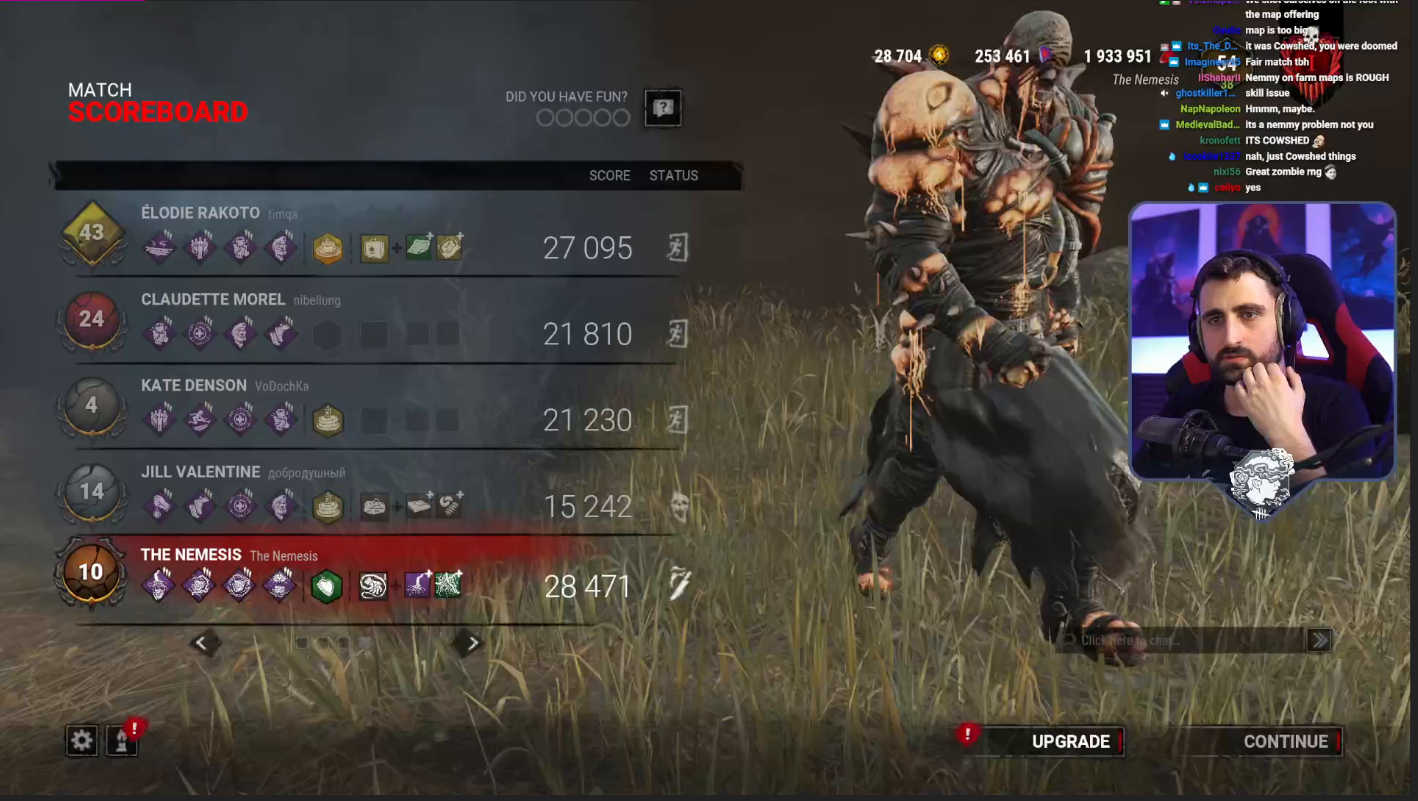This screenshot has height=801, width=1418.
Task: Show the next scoreboard page arrow
Action: (473, 643)
